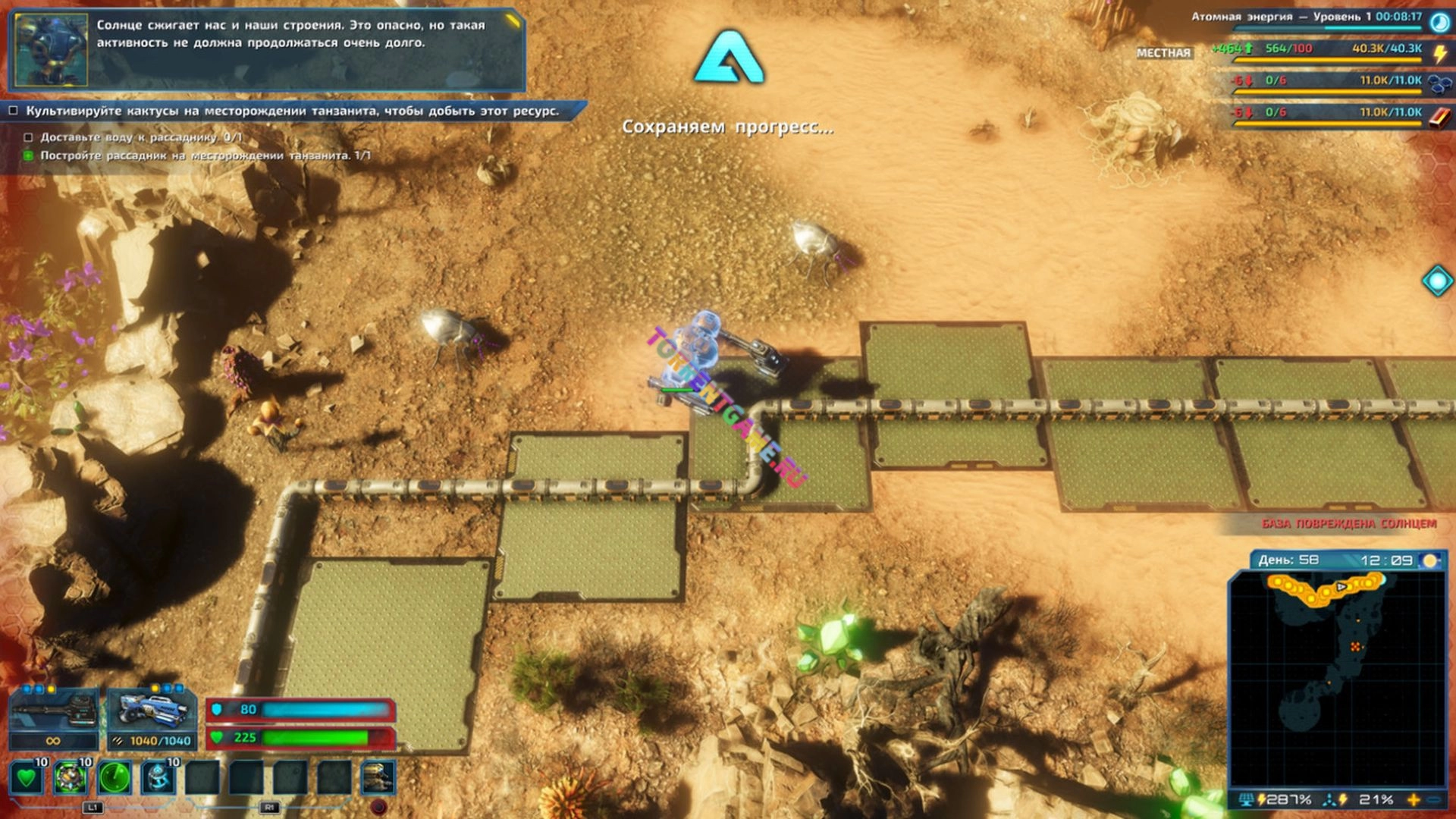
Task: Click the energy lightning bolt resource icon
Action: click(1439, 53)
